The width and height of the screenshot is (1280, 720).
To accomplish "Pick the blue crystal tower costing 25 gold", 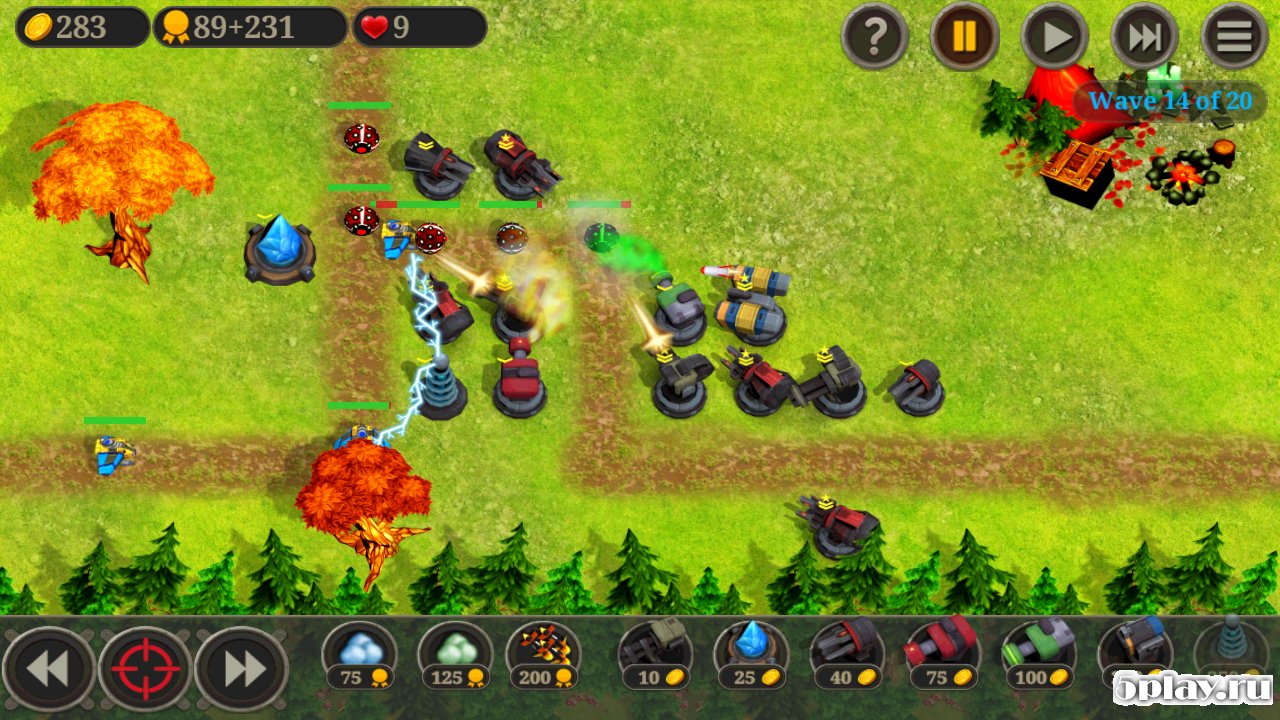I will tap(751, 654).
